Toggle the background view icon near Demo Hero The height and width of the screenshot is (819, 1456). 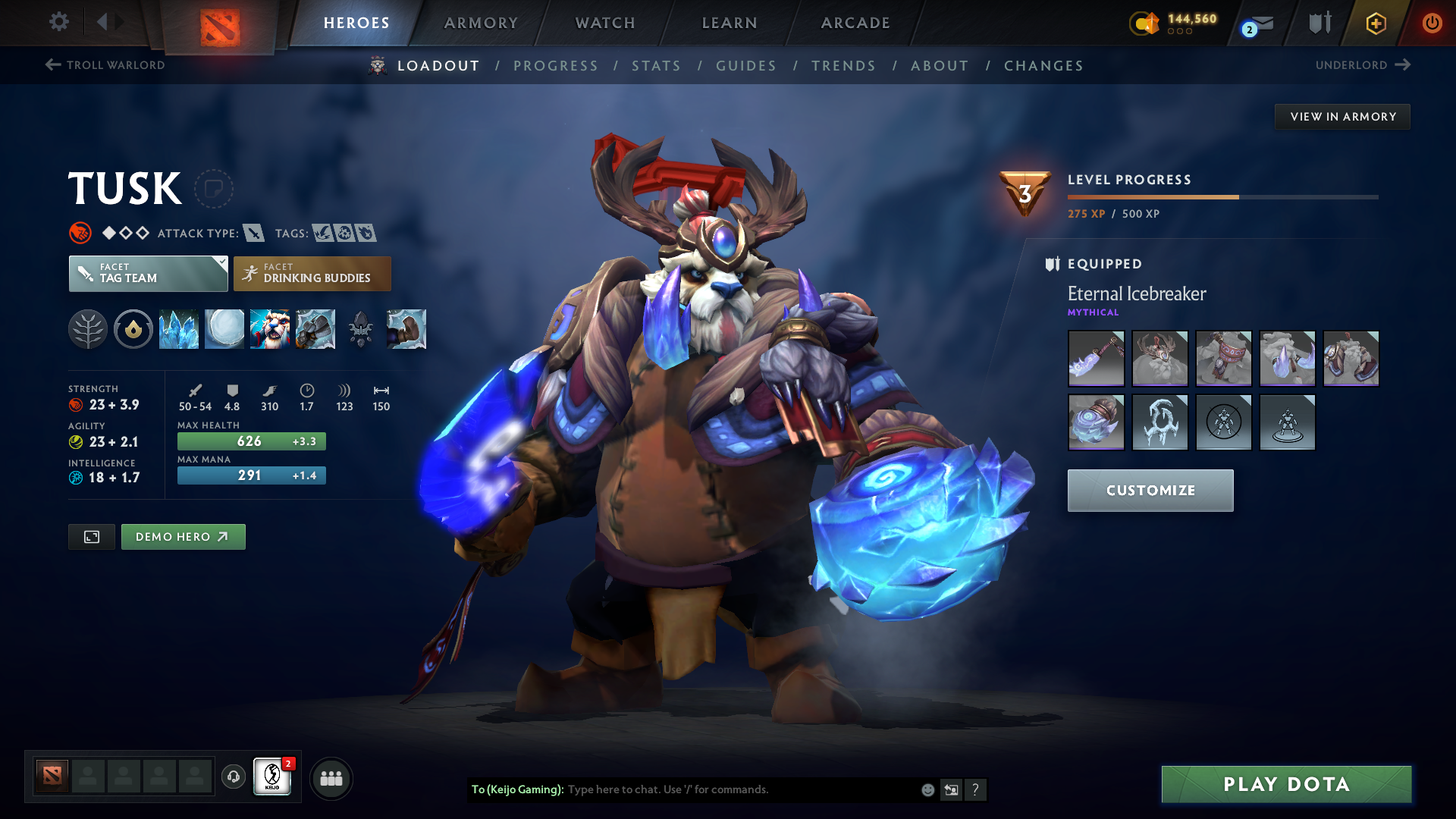coord(91,536)
